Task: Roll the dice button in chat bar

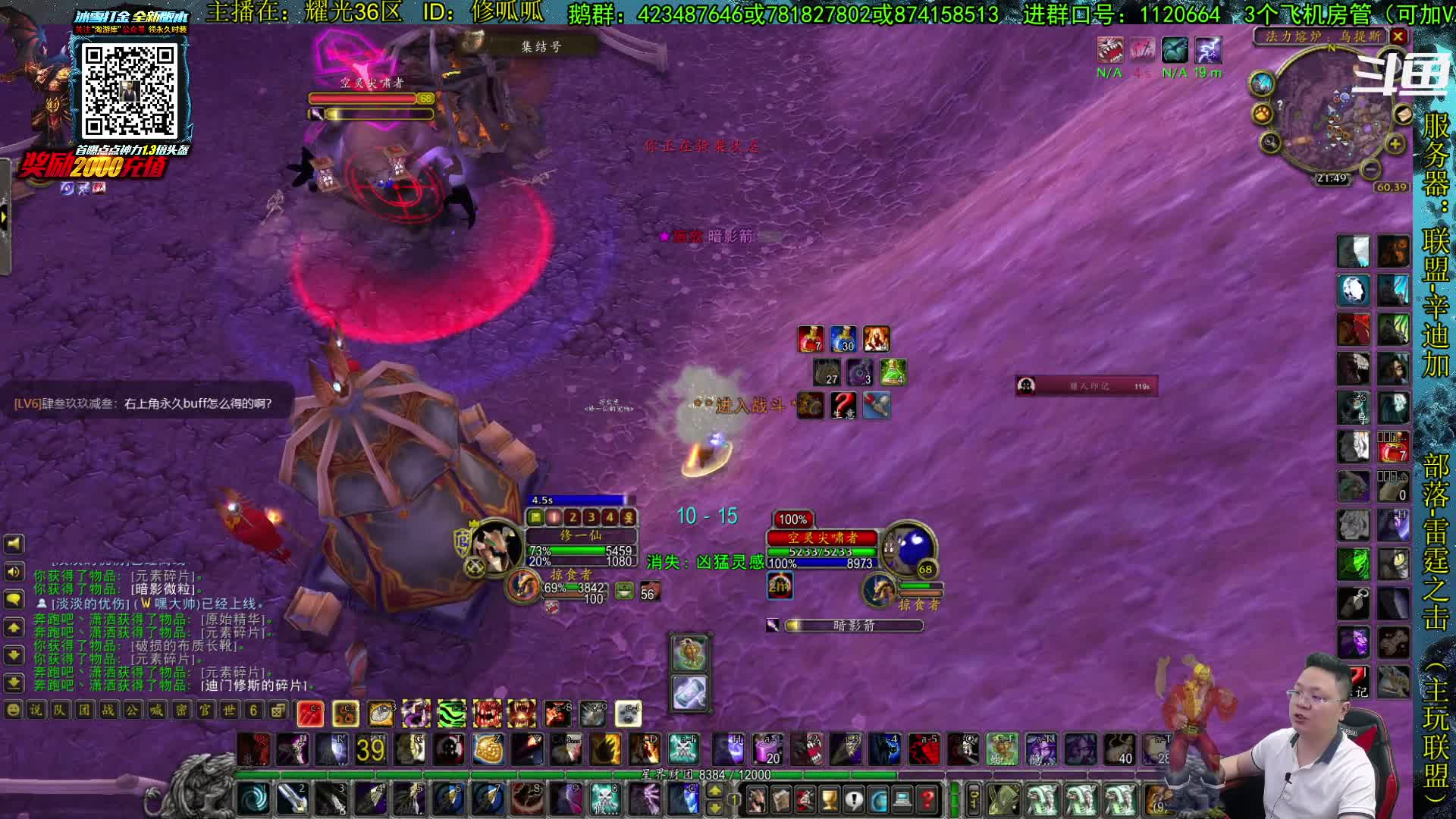Action: [x=278, y=710]
